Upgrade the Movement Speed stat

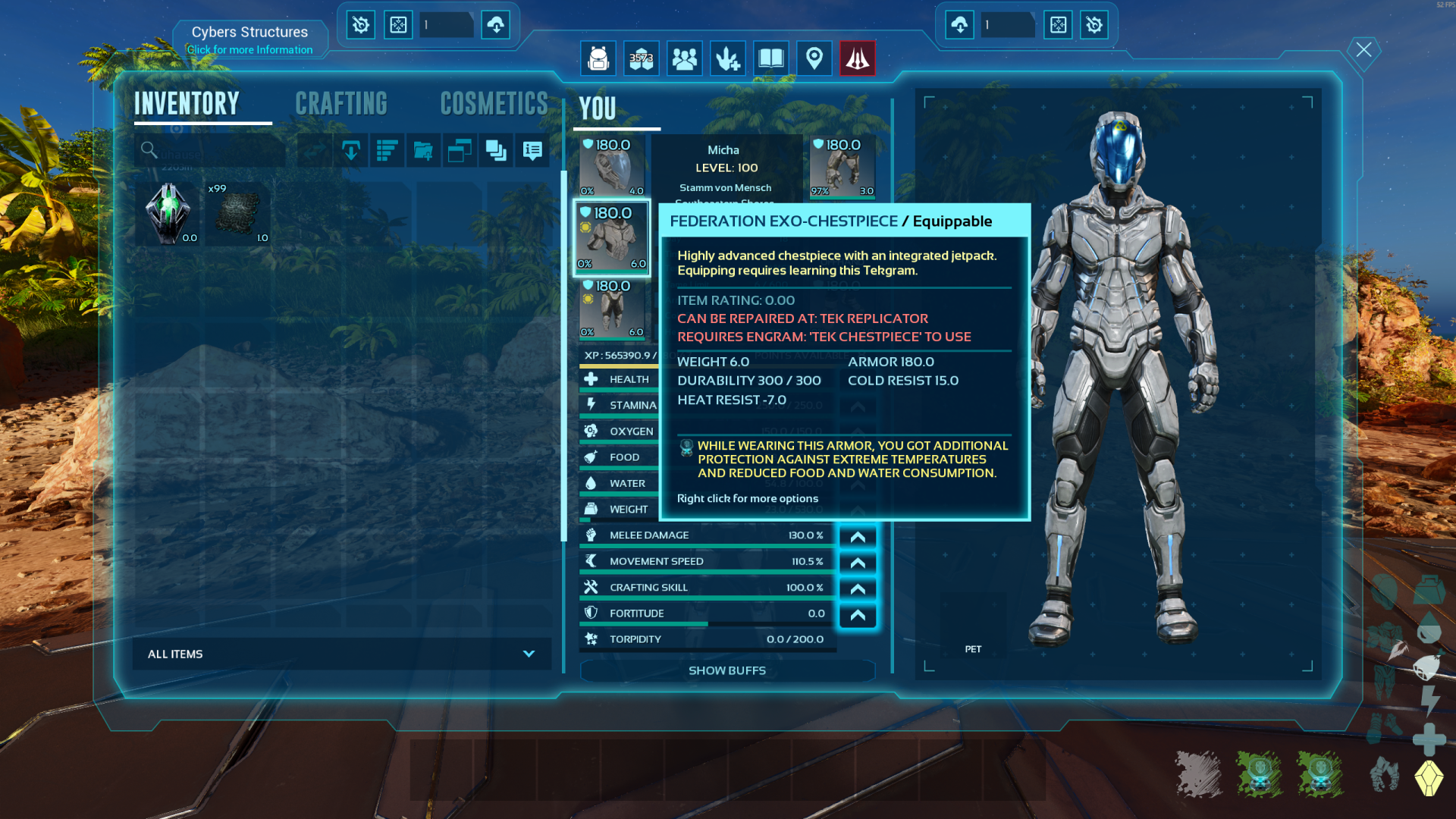(x=858, y=562)
